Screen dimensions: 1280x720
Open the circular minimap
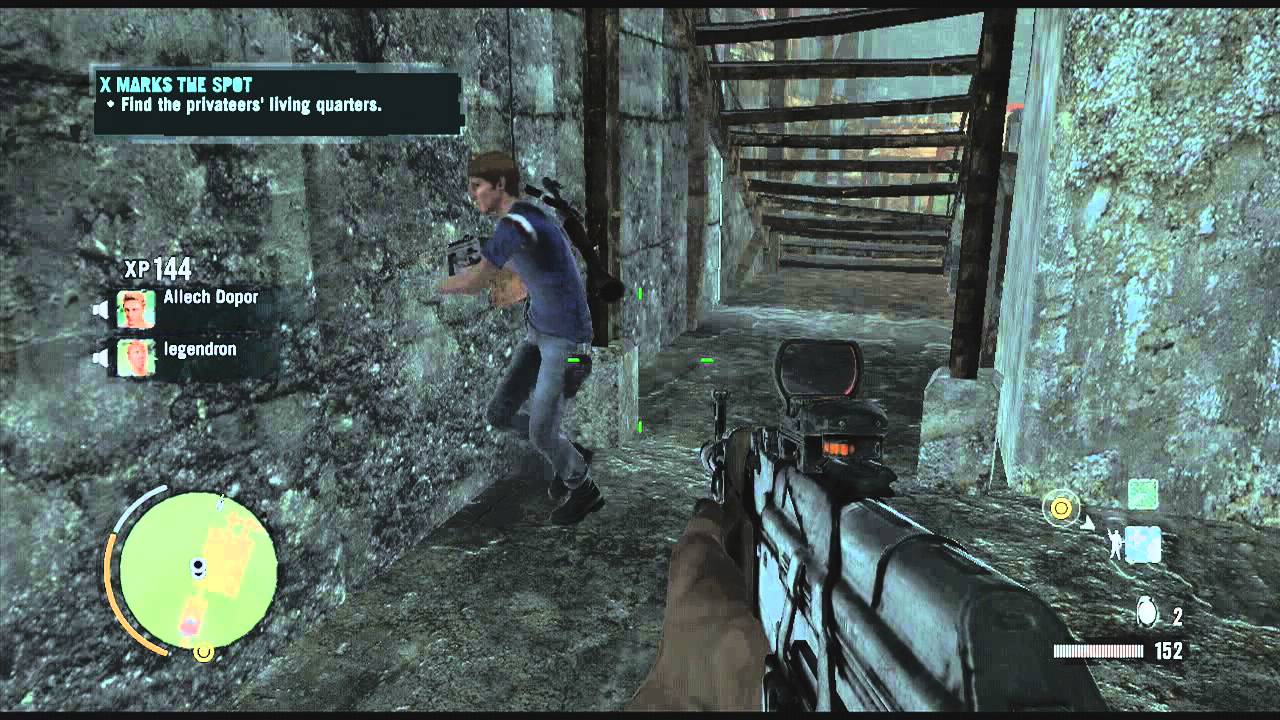tap(197, 569)
